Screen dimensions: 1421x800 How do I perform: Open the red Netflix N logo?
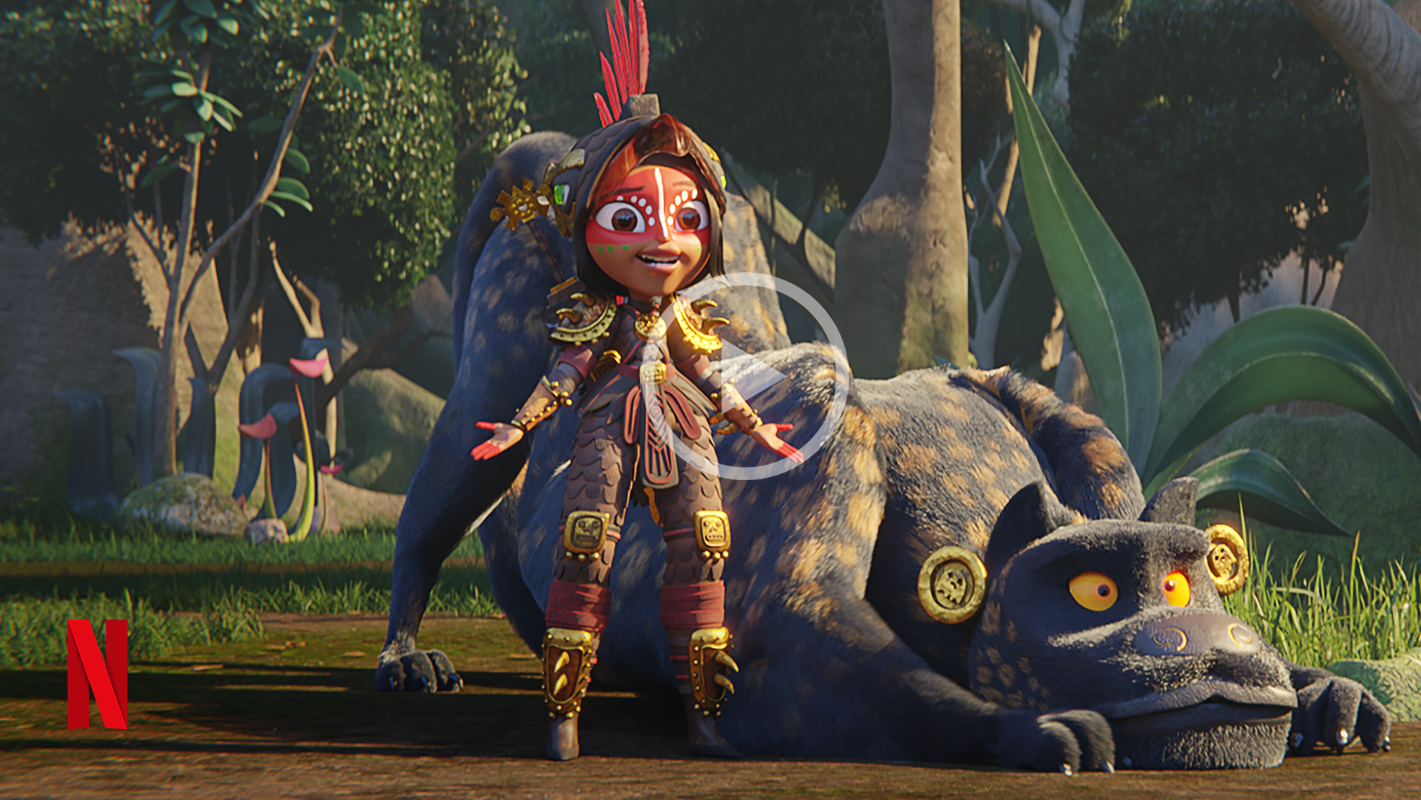coord(97,674)
